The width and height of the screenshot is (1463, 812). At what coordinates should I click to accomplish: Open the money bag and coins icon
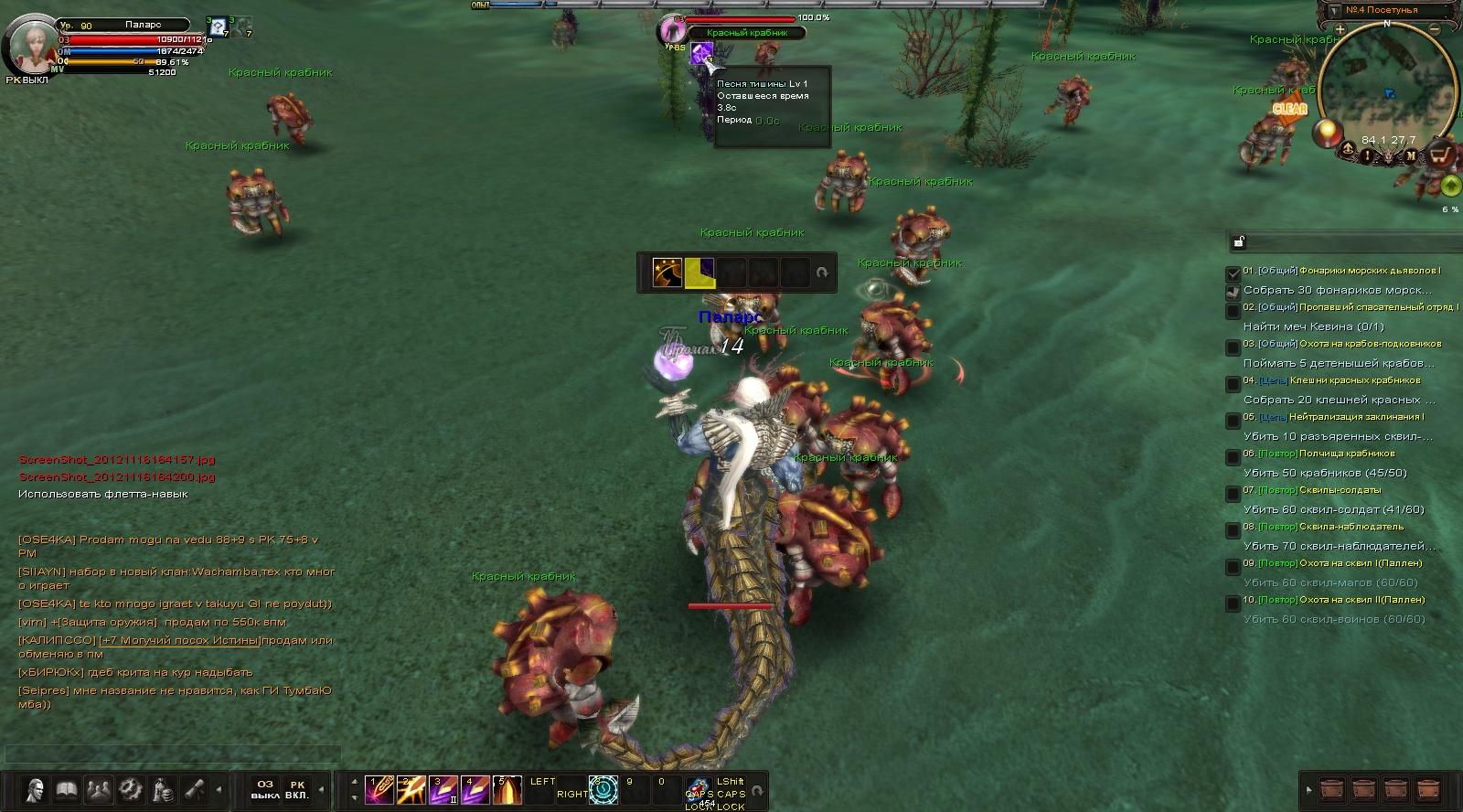163,789
